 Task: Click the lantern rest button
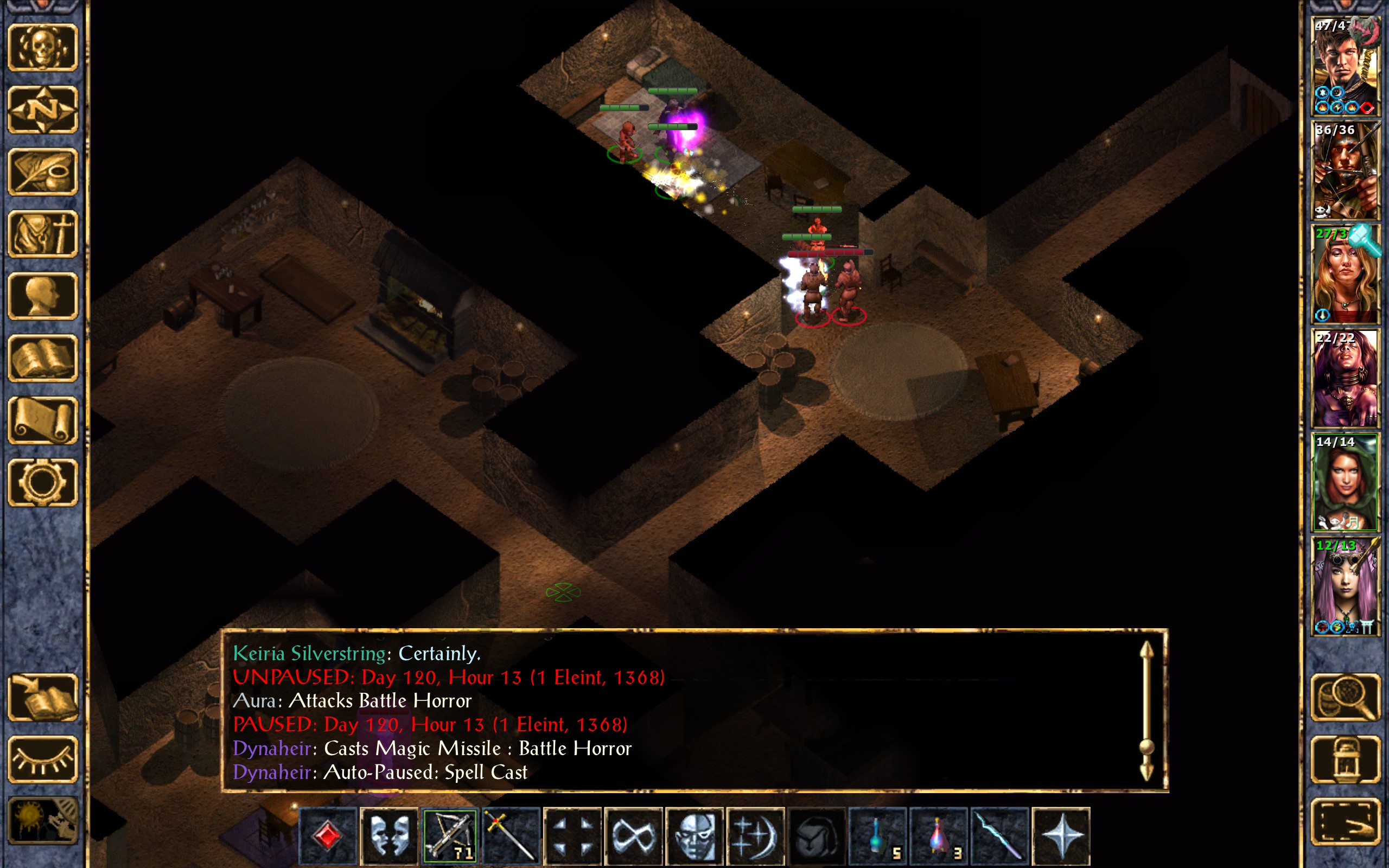(x=1345, y=759)
